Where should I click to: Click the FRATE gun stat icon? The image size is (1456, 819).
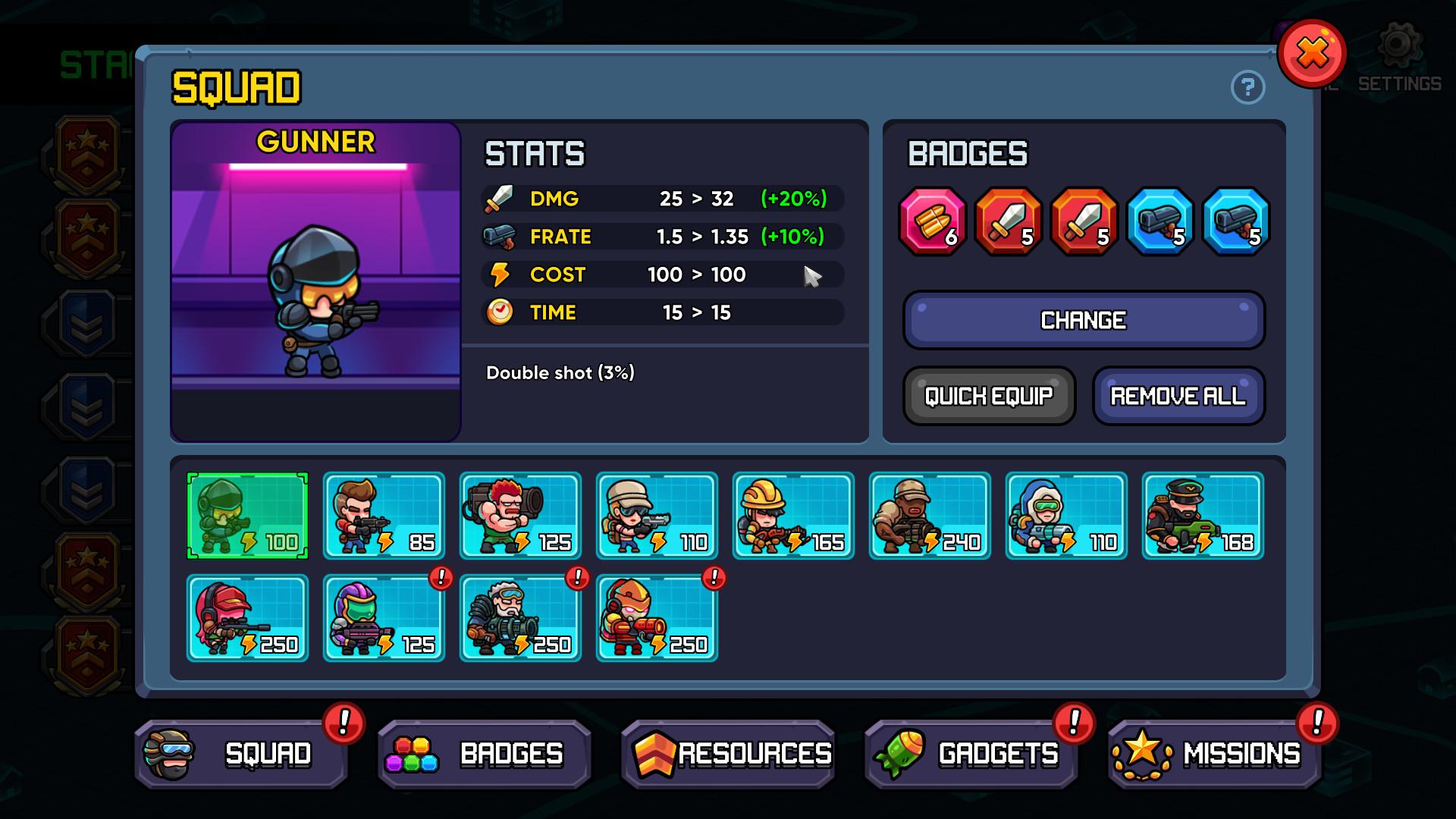[x=501, y=236]
